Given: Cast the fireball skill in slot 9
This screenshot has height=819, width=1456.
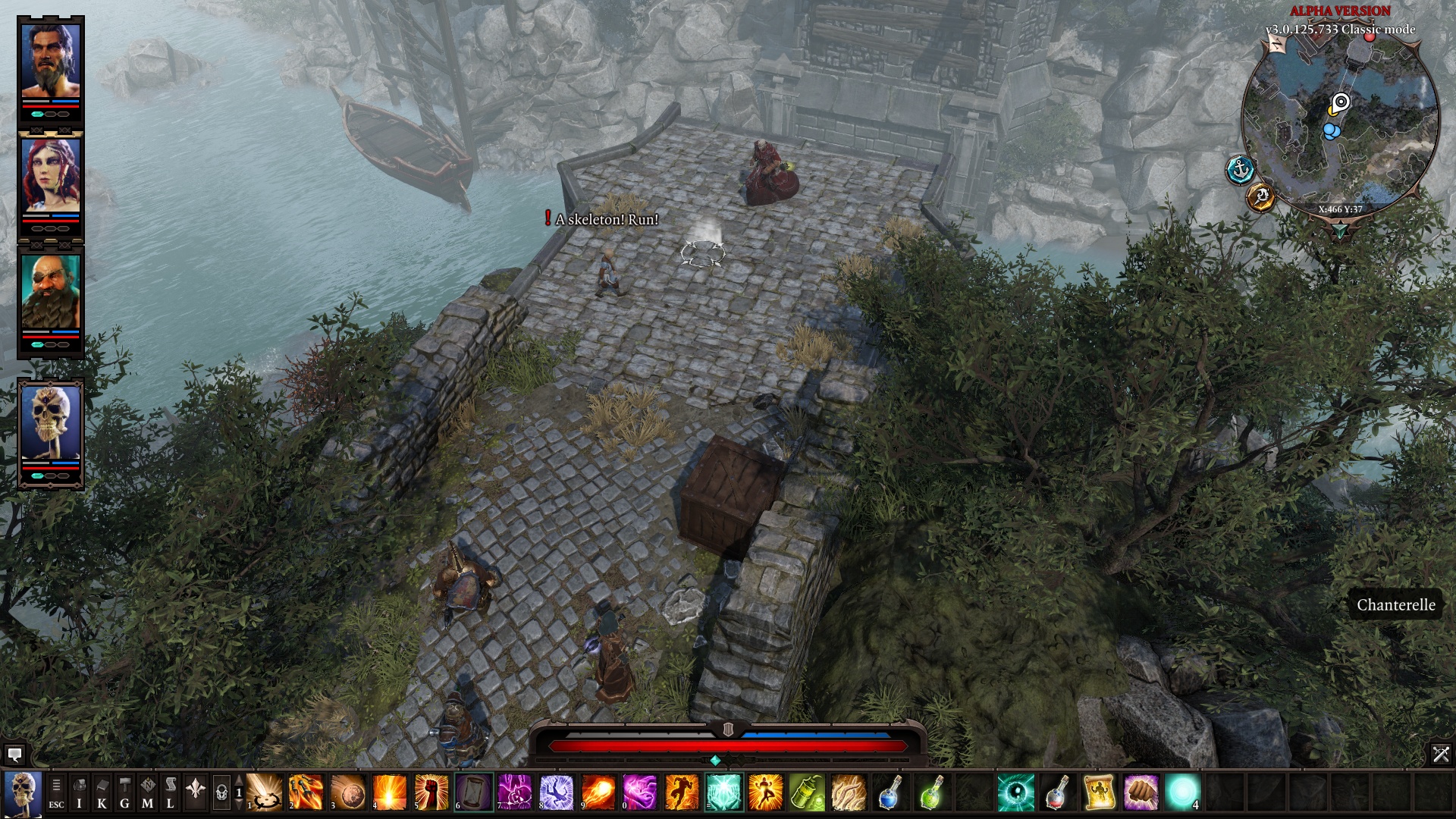Looking at the screenshot, I should click(598, 792).
